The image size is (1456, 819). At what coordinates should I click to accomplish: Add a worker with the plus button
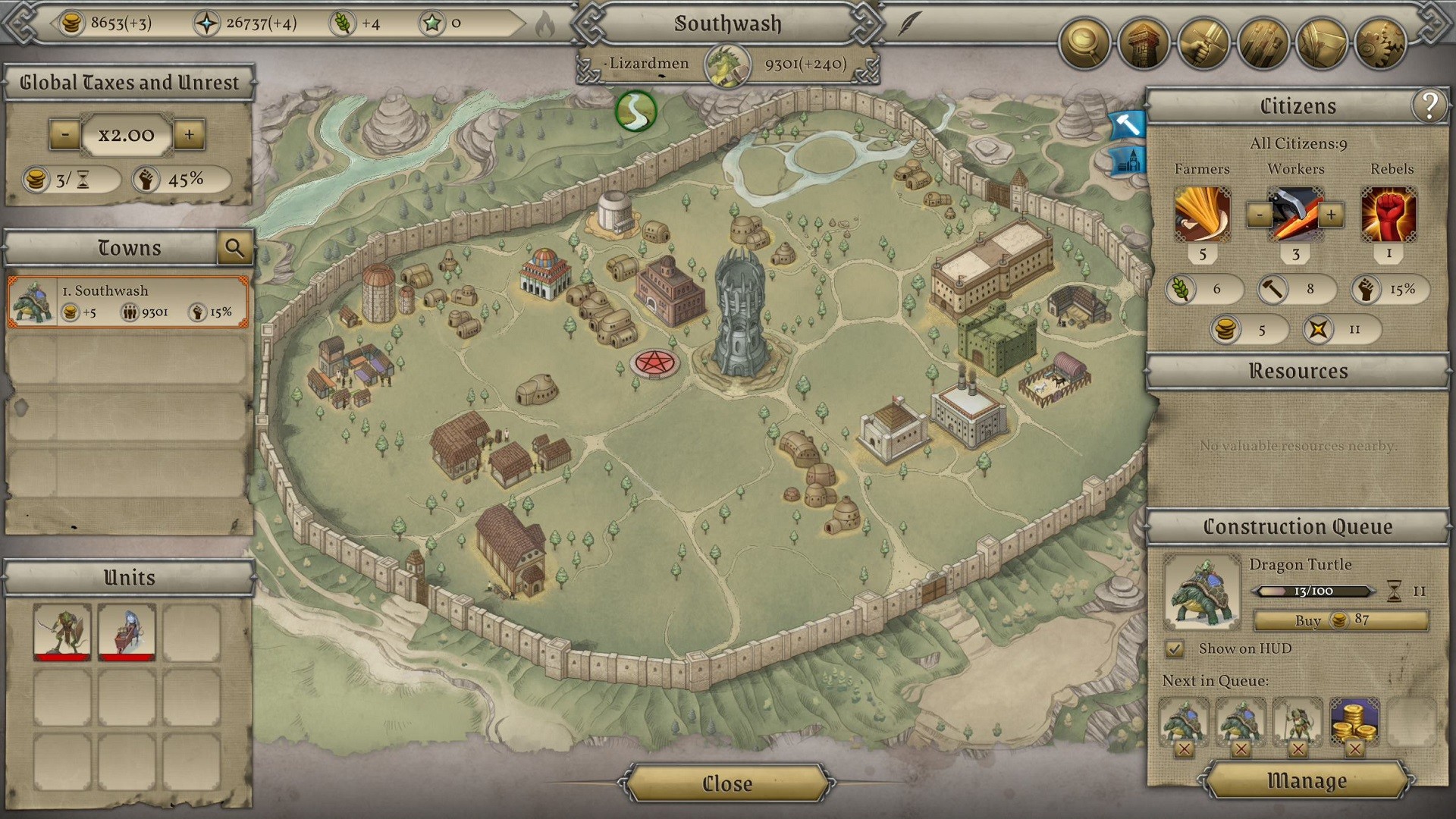point(1331,215)
